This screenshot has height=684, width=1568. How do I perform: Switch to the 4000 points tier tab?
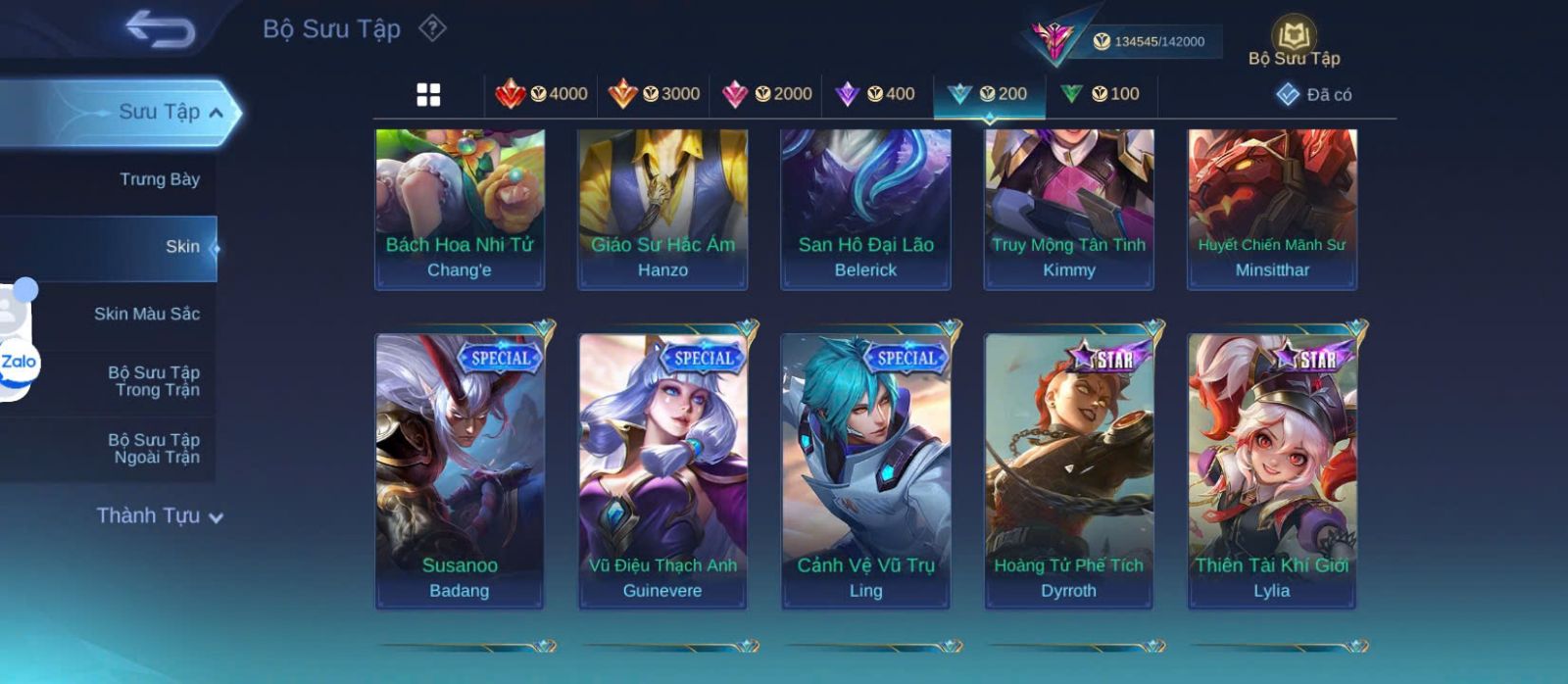click(x=542, y=94)
